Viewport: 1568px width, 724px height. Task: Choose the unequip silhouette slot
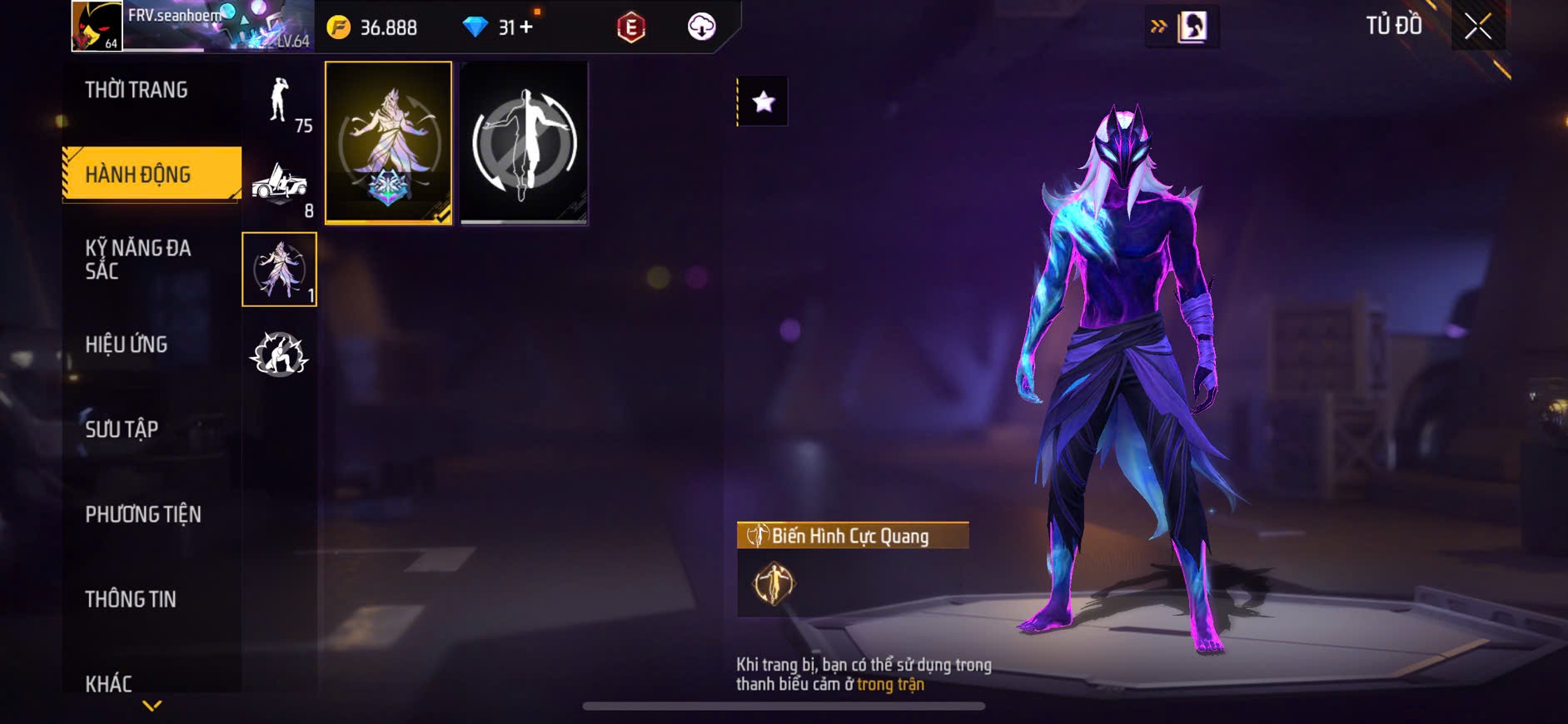point(524,142)
